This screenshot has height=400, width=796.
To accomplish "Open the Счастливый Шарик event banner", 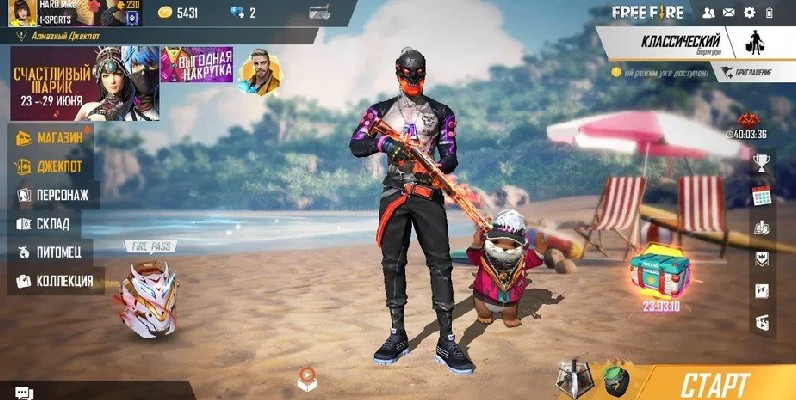I will point(84,84).
